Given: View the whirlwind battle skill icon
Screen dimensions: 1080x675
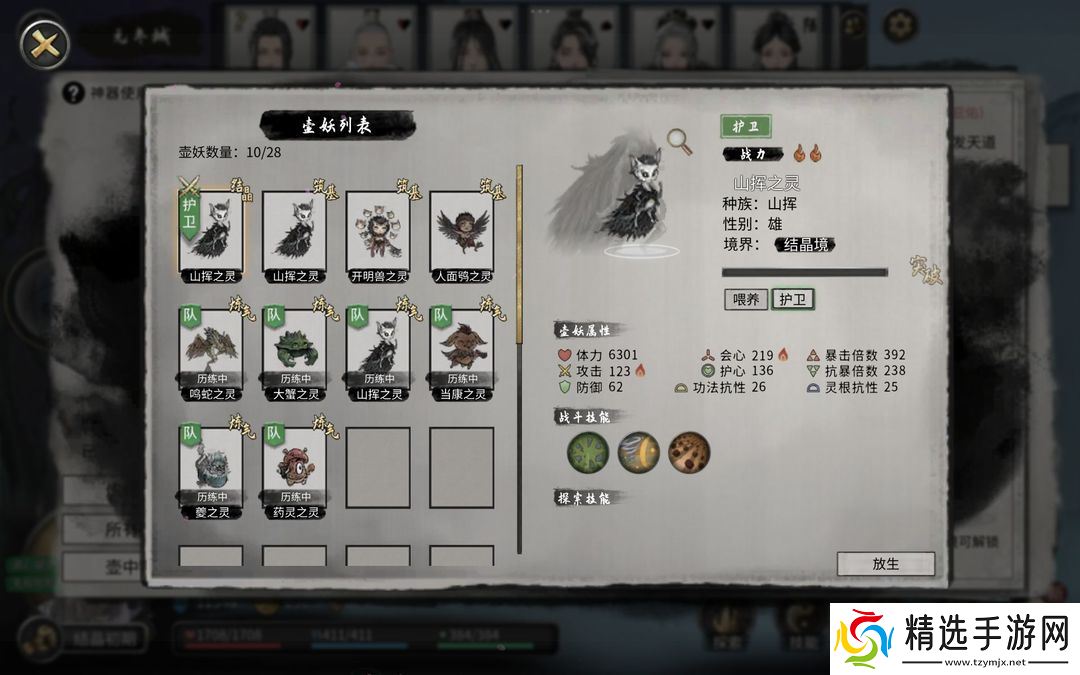Looking at the screenshot, I should (x=638, y=453).
